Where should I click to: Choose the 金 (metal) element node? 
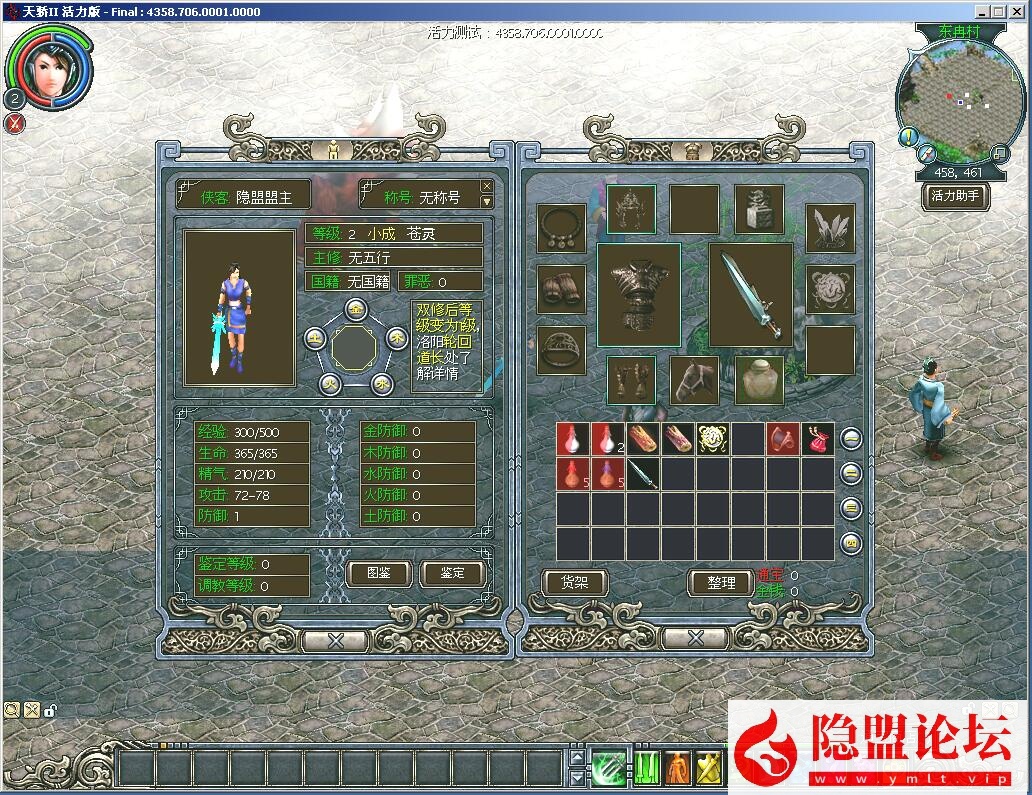354,308
